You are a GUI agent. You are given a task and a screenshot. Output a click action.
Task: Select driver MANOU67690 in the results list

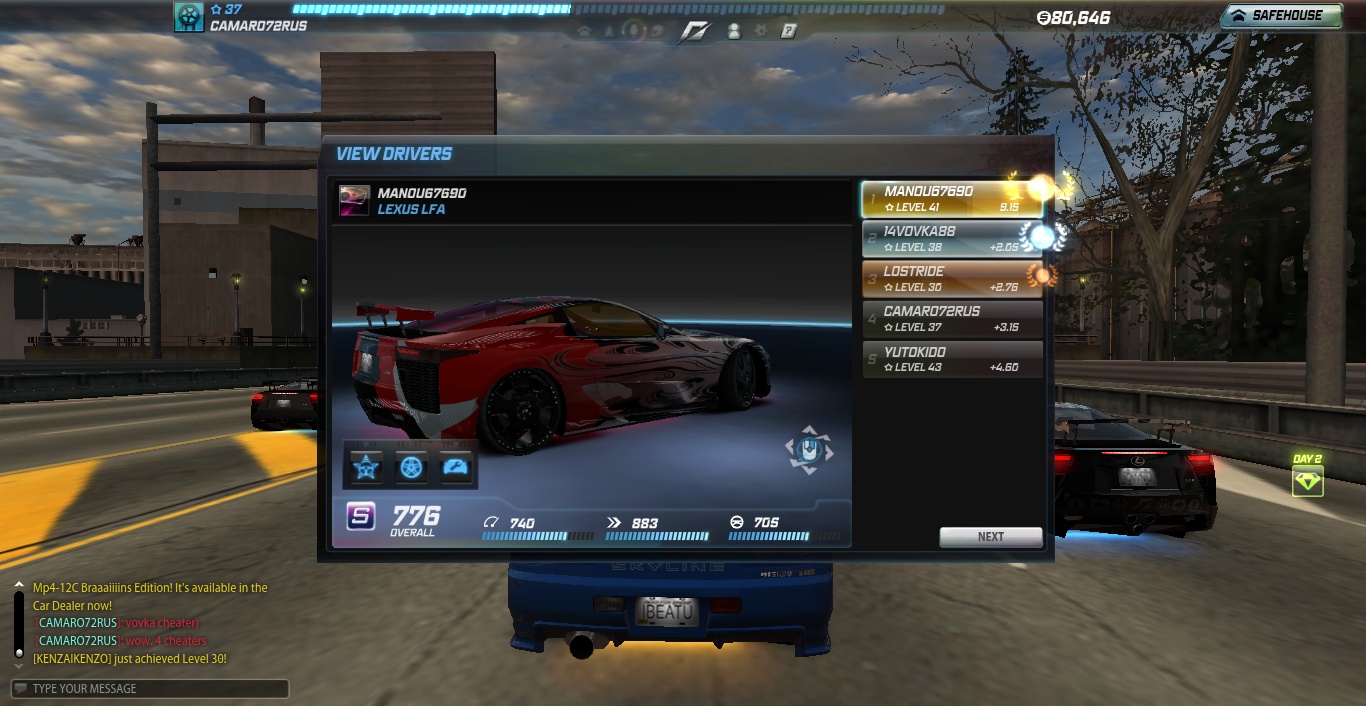point(951,199)
